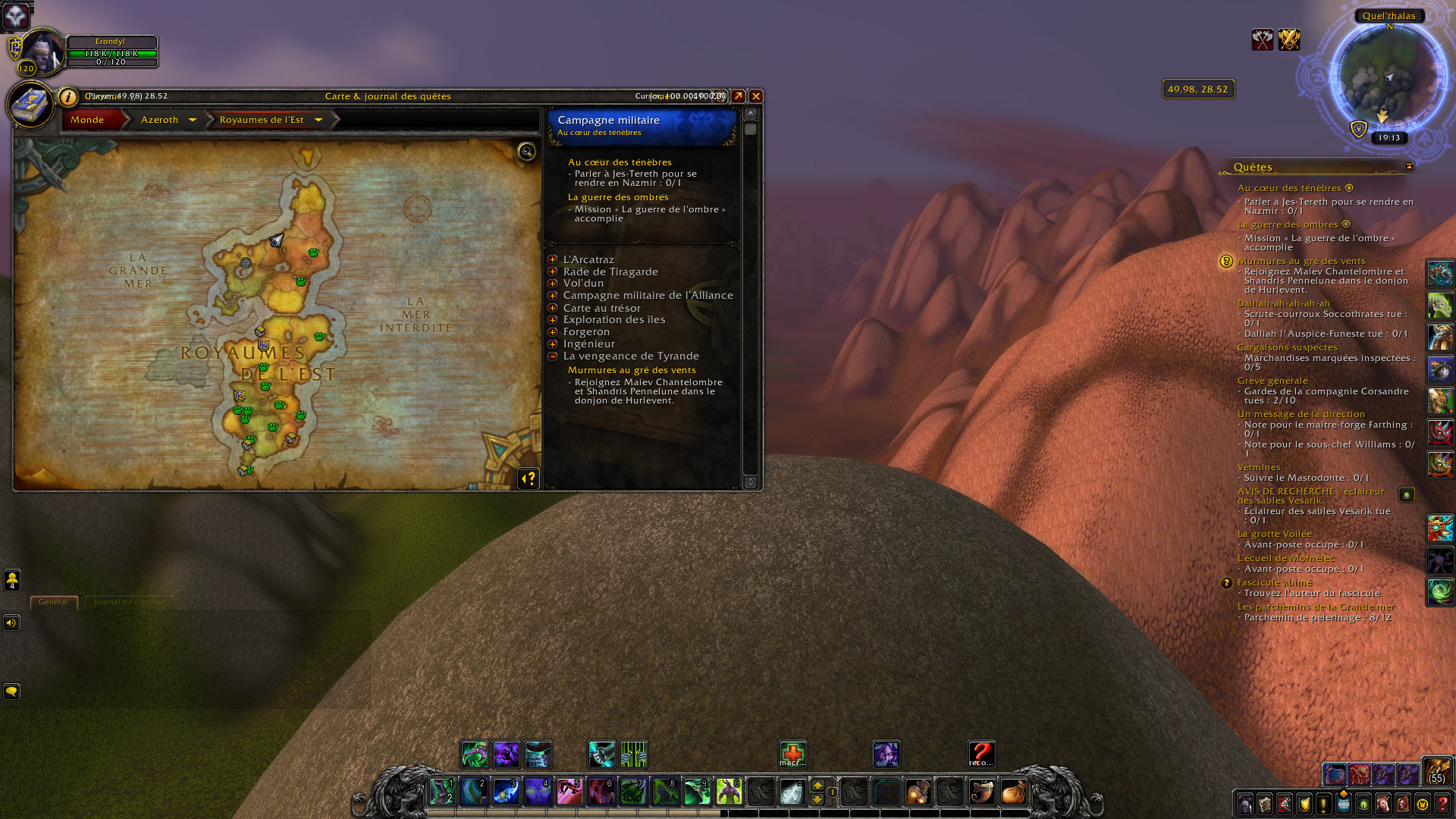Collapse the Quêtes tracker
Viewport: 1456px width, 819px height.
click(x=1409, y=167)
